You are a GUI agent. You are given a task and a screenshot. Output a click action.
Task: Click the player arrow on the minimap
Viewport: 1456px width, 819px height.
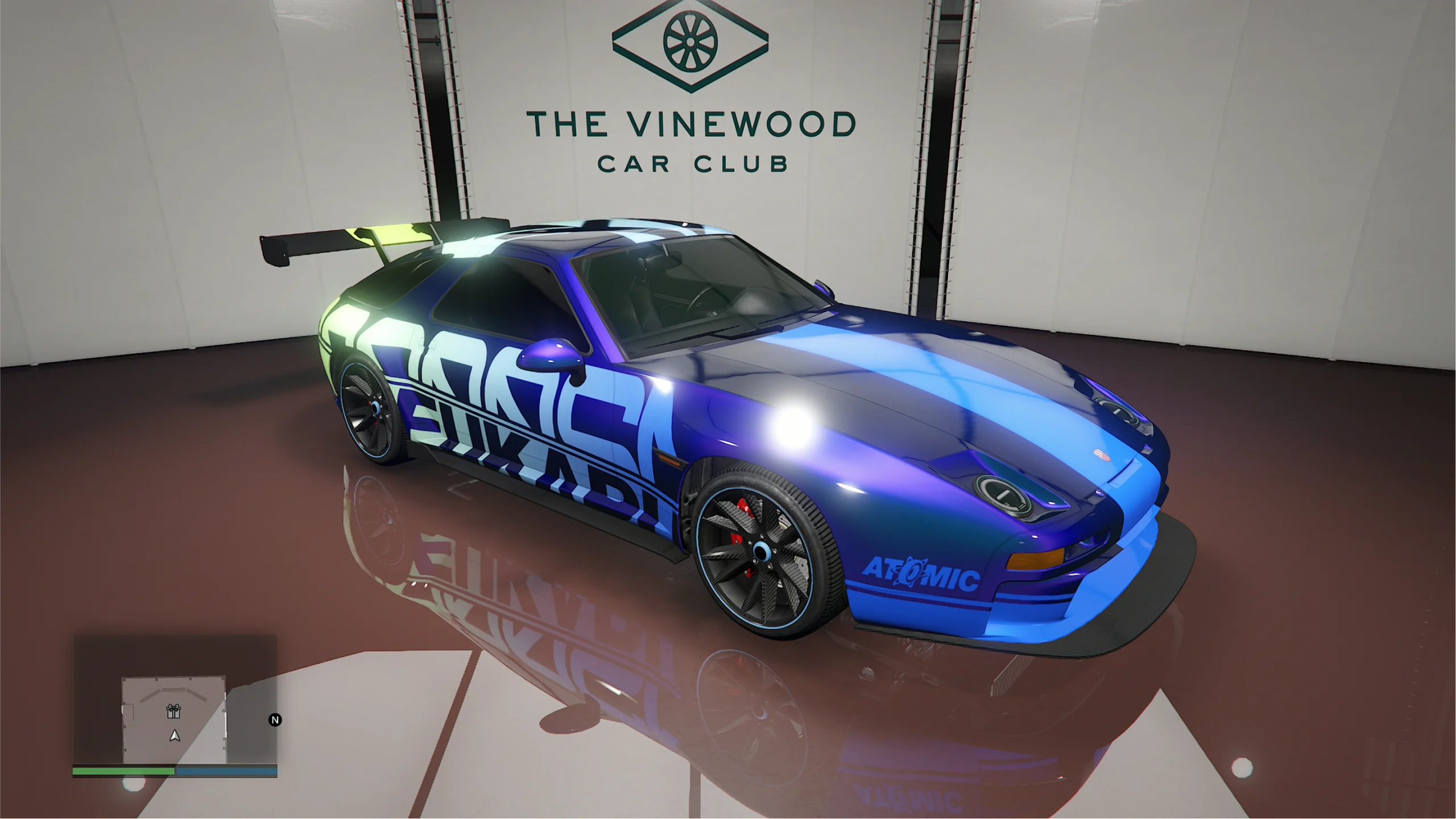pyautogui.click(x=175, y=736)
